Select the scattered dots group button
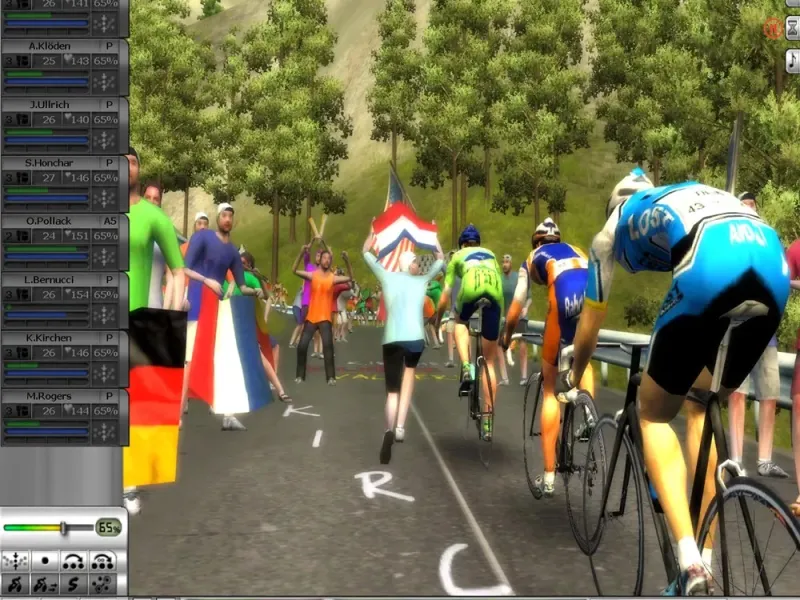Screen dimensions: 800x600 coord(102,583)
